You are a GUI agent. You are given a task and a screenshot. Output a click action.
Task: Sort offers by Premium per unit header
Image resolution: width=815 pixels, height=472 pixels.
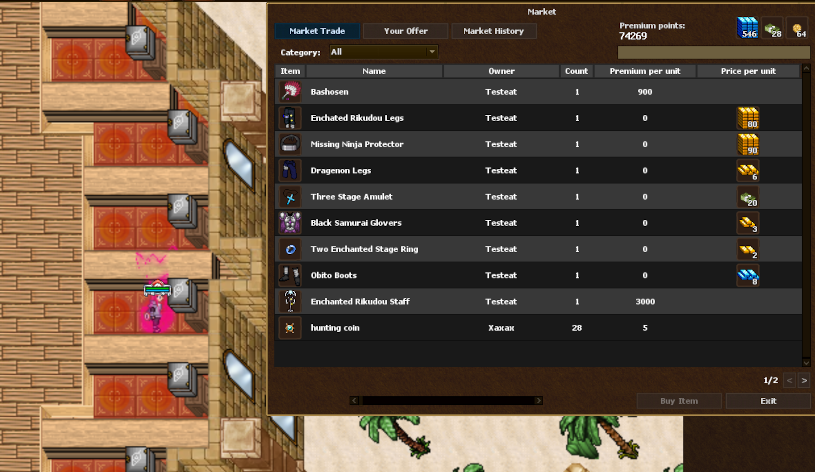[x=644, y=71]
